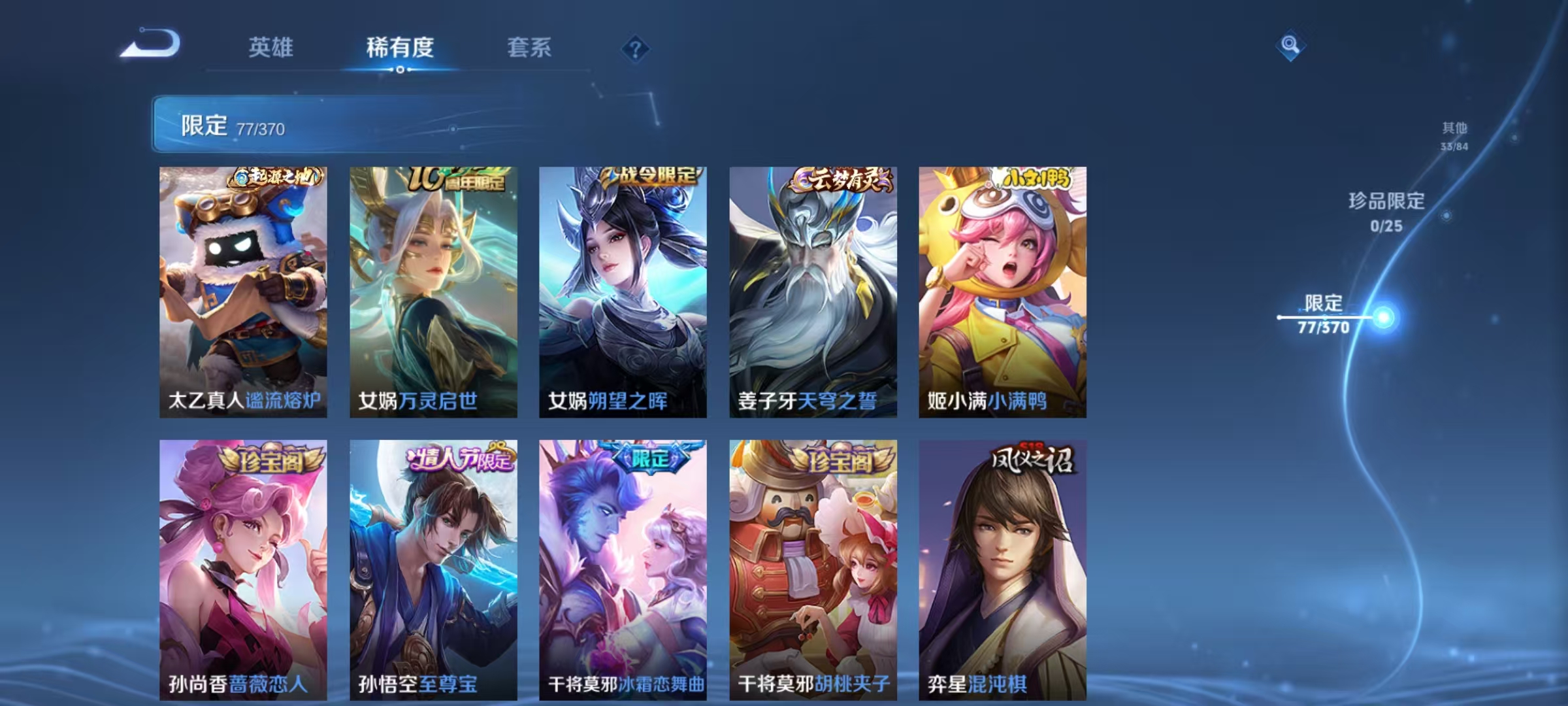Viewport: 1568px width, 706px height.
Task: Open the 姜子牙天穹之誓 skin thumbnail
Action: (x=810, y=294)
